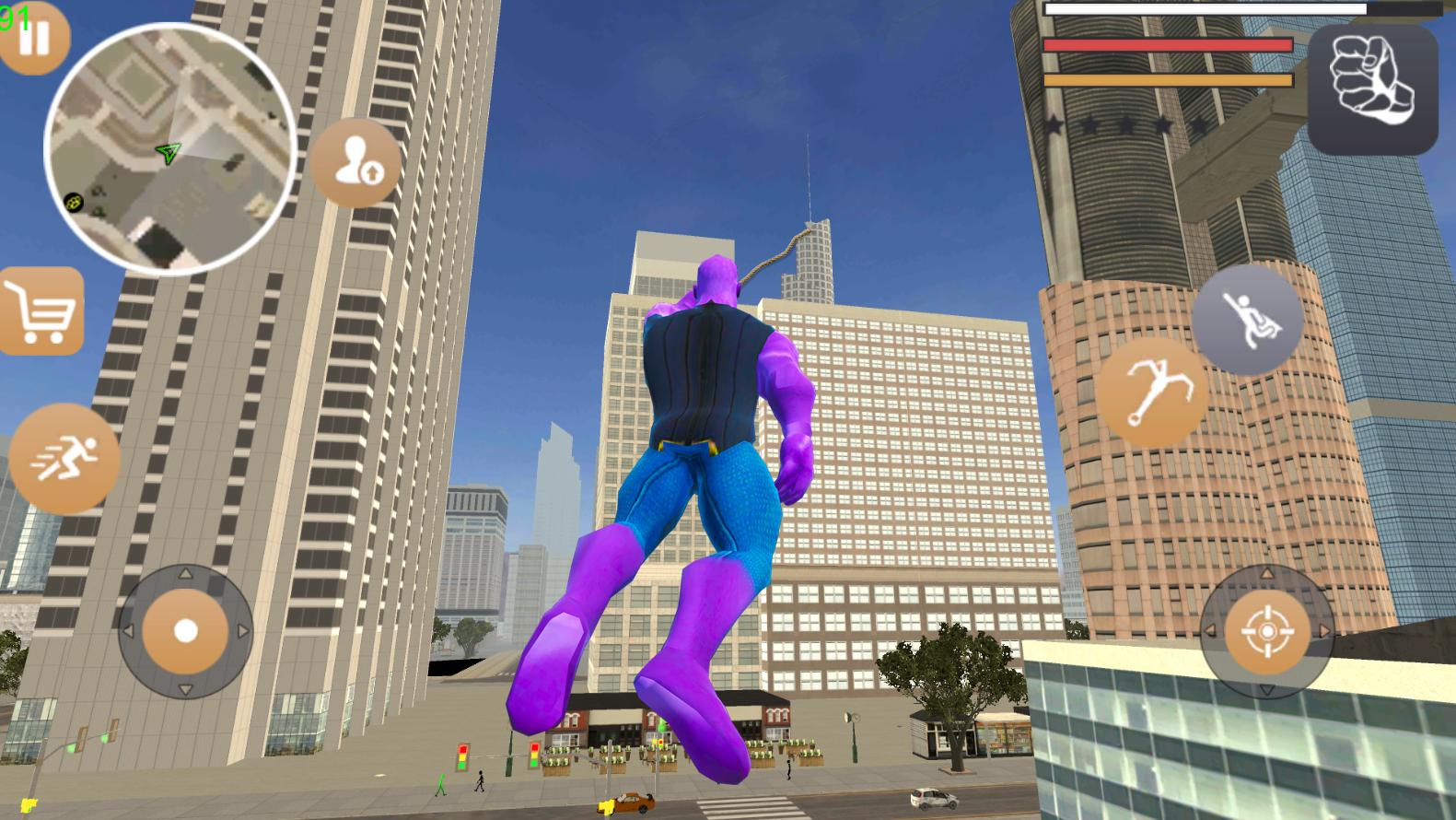The width and height of the screenshot is (1456, 820).
Task: Tap the yellow objective marker on minimap
Action: pos(73,199)
